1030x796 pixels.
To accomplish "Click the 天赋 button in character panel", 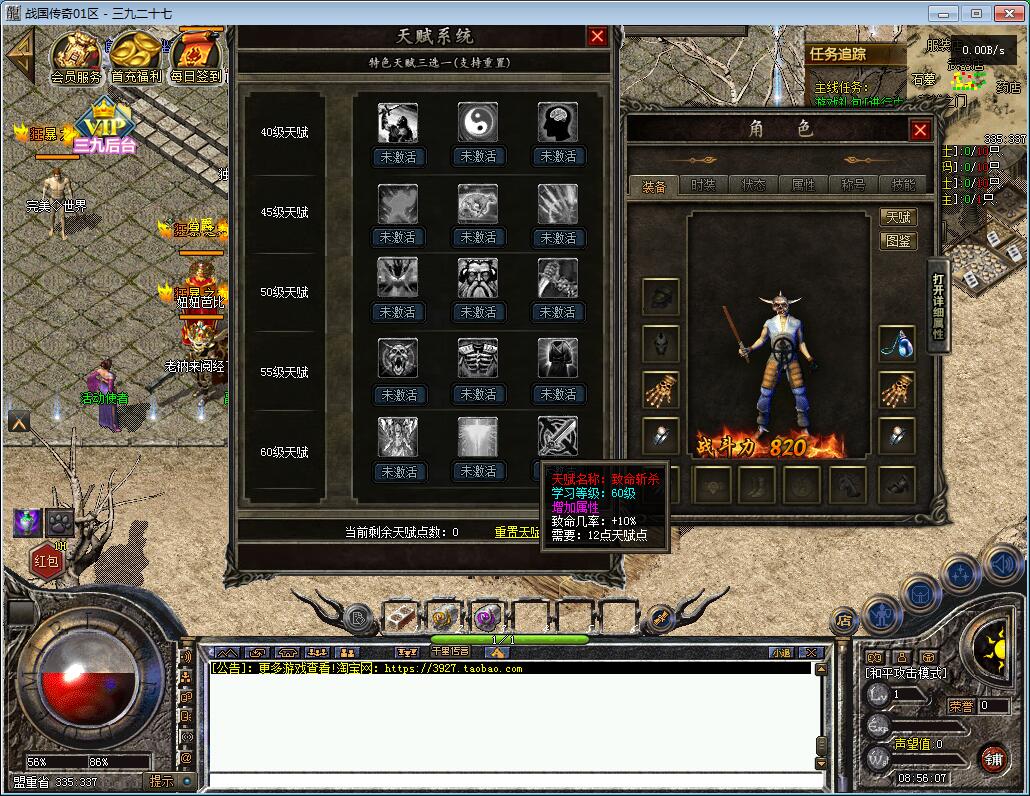I will [x=898, y=217].
